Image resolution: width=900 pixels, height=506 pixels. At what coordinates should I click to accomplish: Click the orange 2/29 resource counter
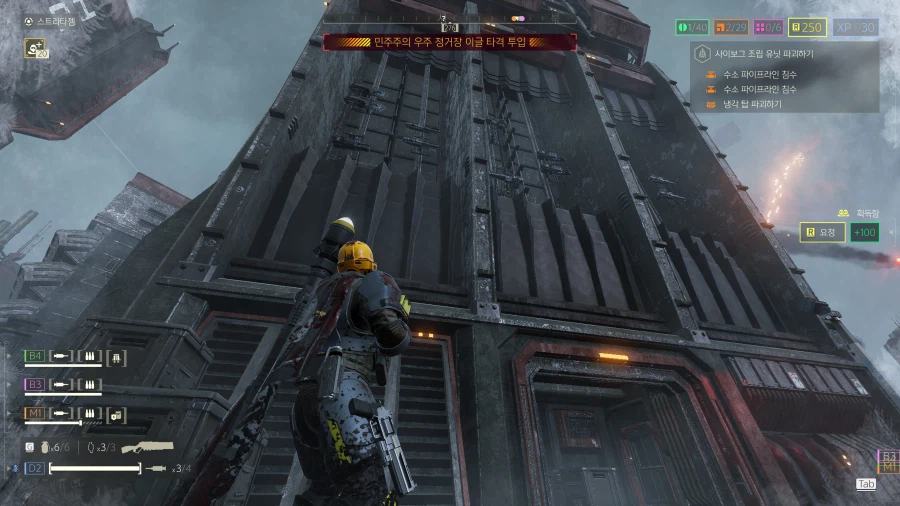[732, 28]
